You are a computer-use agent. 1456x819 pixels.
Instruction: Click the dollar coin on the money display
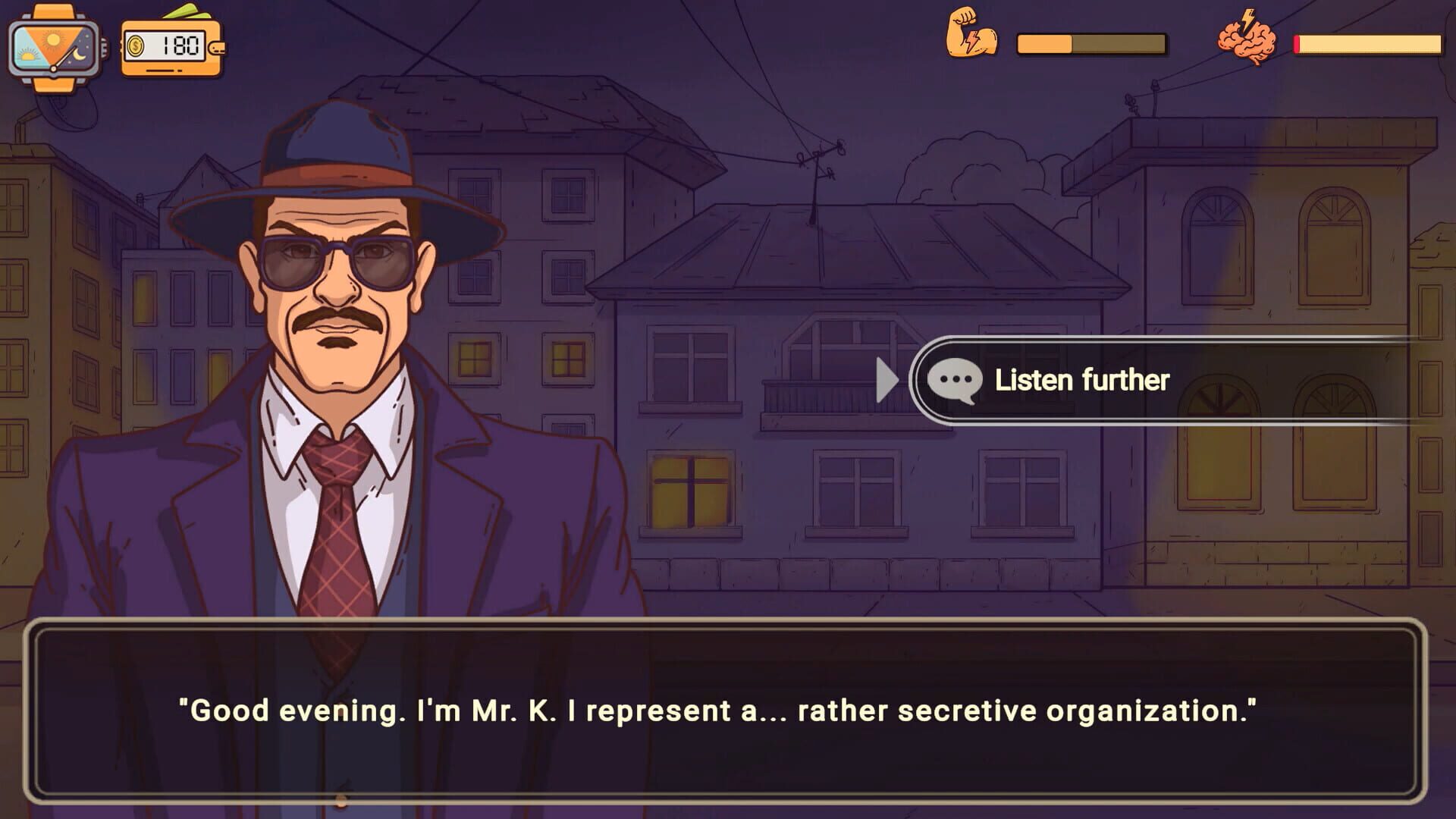tap(136, 46)
